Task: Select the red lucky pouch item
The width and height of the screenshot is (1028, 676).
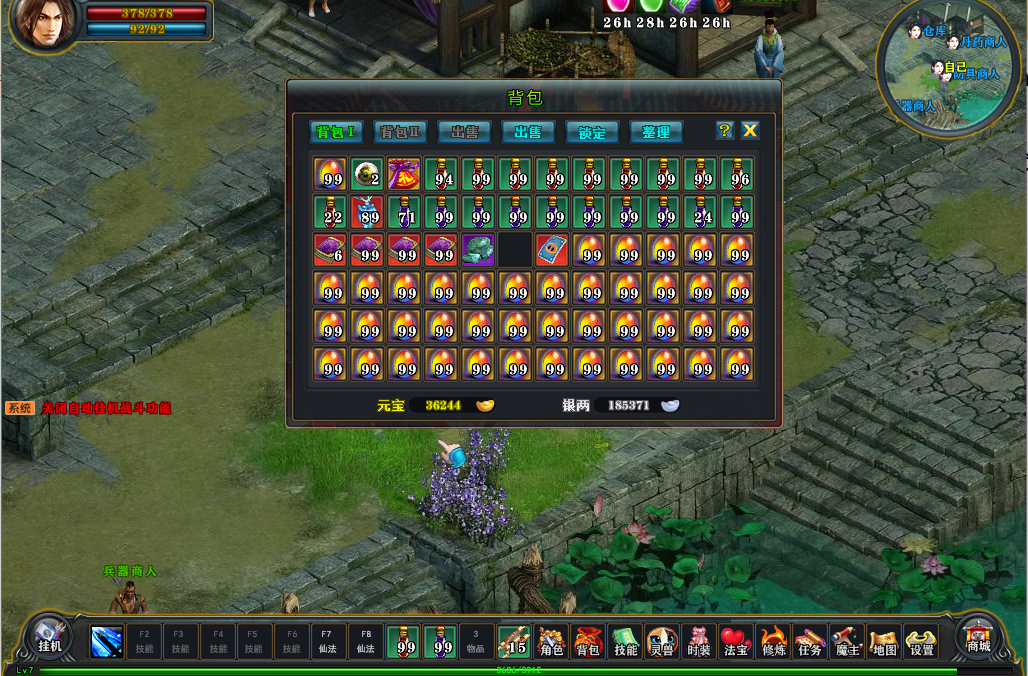Action: pos(404,174)
